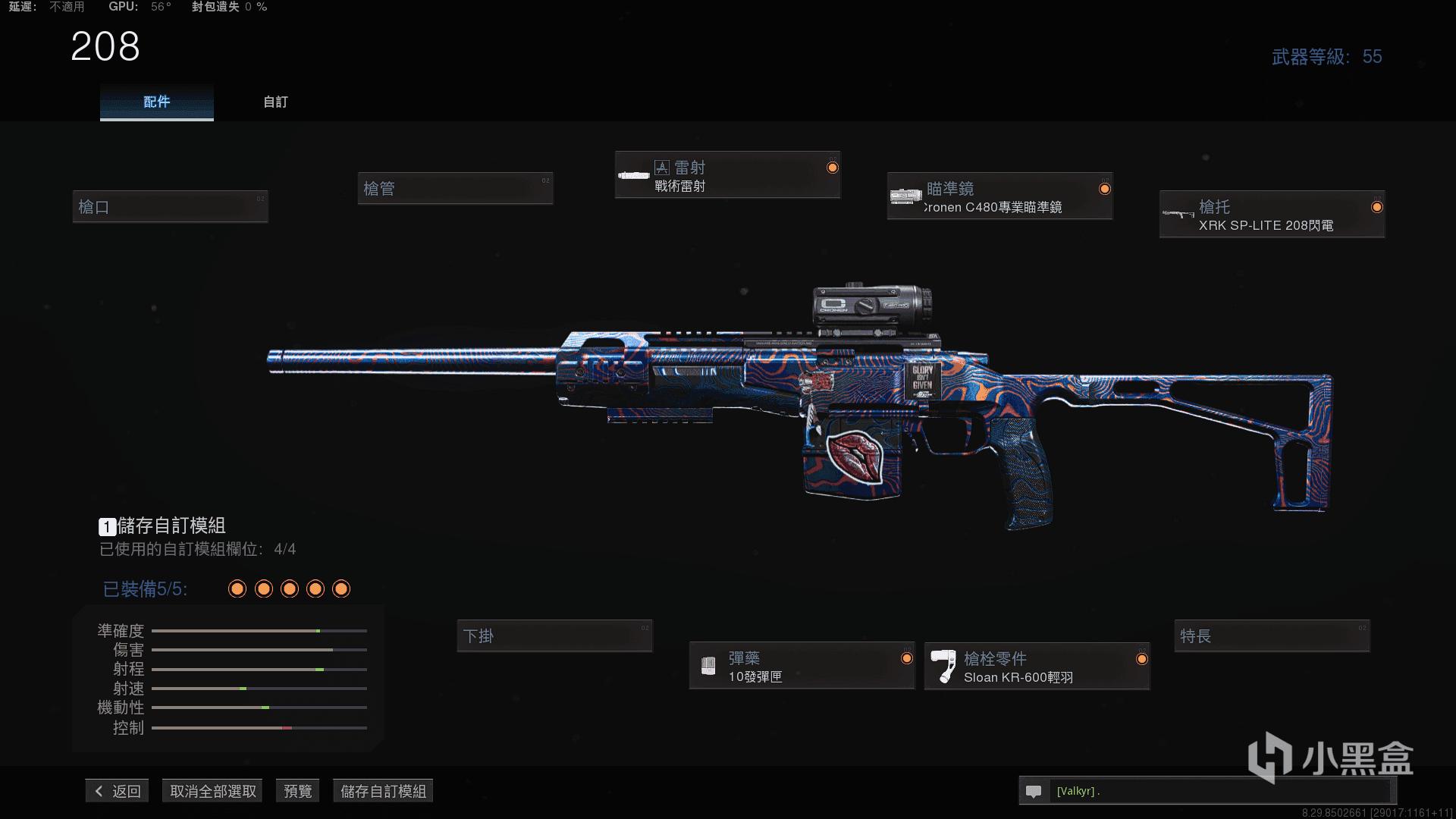Select the empty 槍口 muzzle slot

(x=170, y=206)
